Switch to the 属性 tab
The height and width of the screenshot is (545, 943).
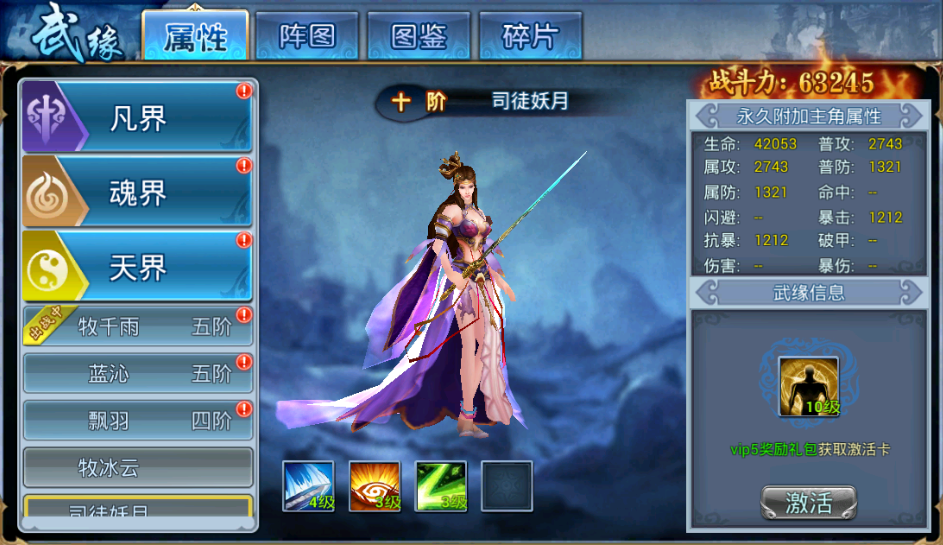point(195,37)
